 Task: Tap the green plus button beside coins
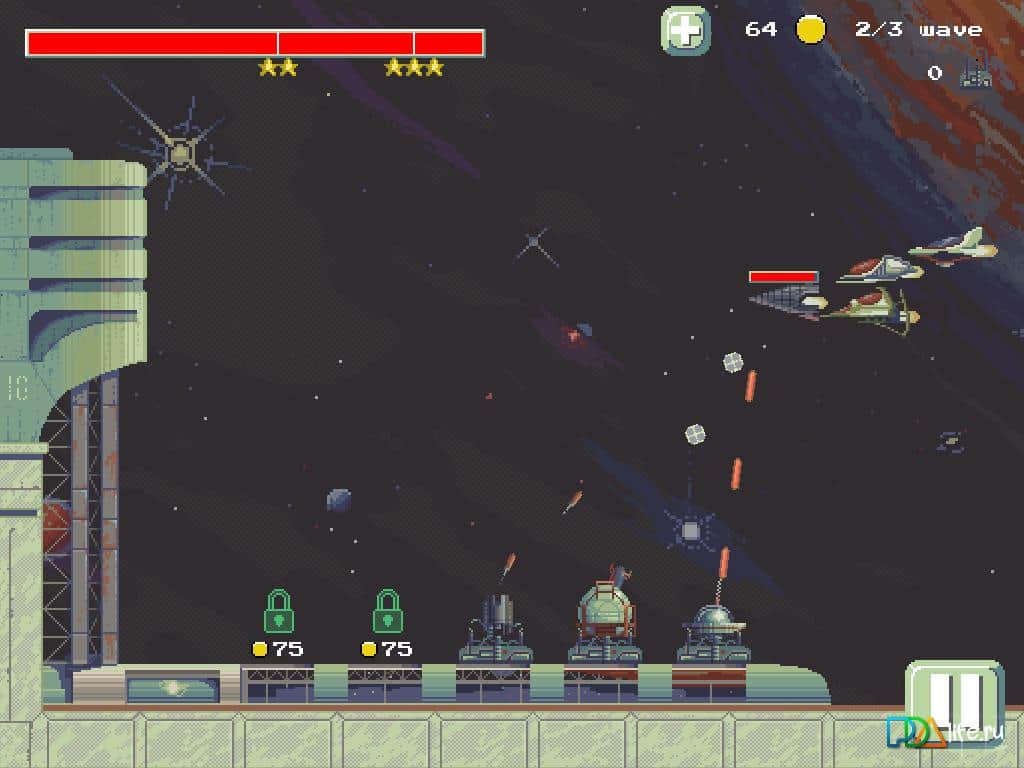685,30
